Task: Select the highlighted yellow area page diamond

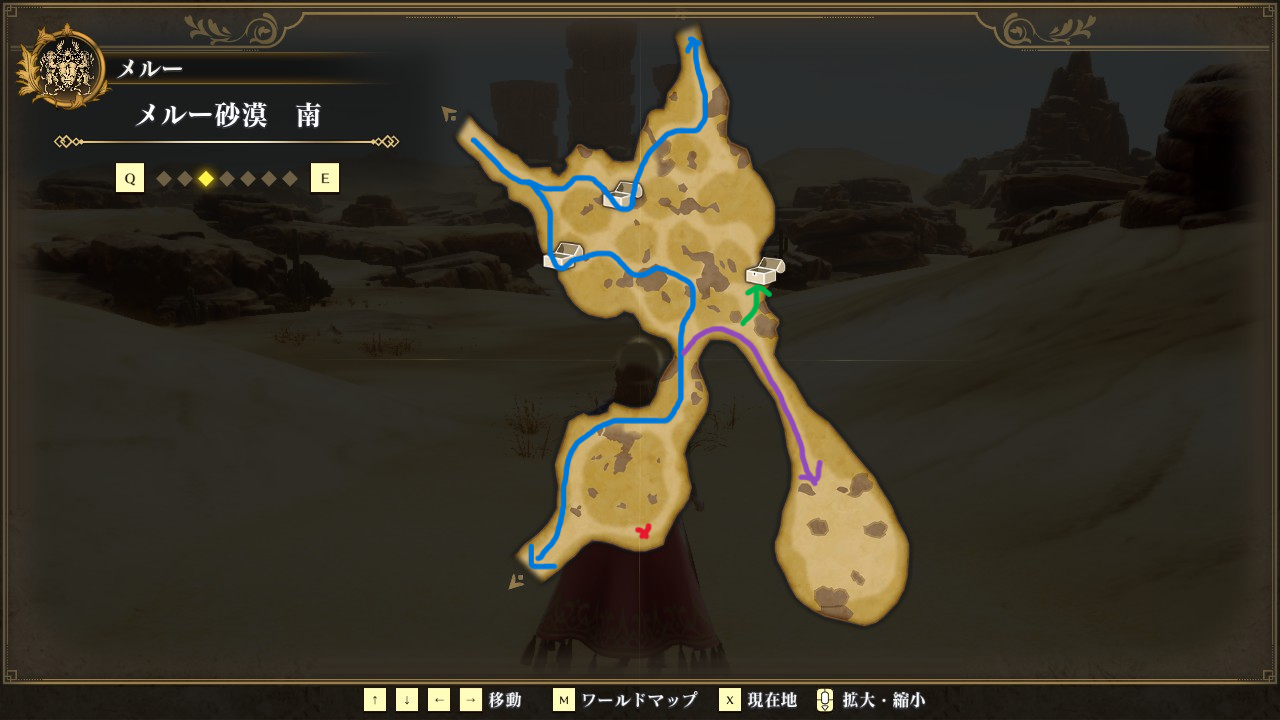Action: (x=206, y=179)
